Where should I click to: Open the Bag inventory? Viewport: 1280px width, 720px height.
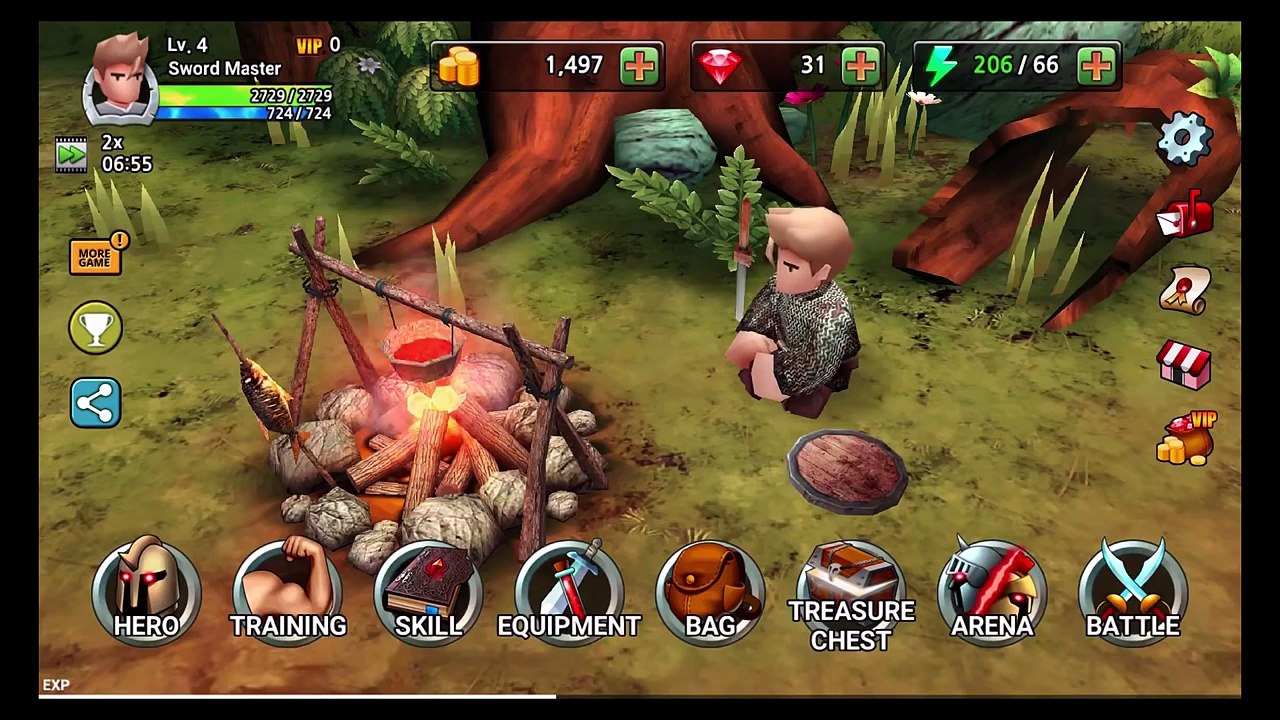coord(710,592)
